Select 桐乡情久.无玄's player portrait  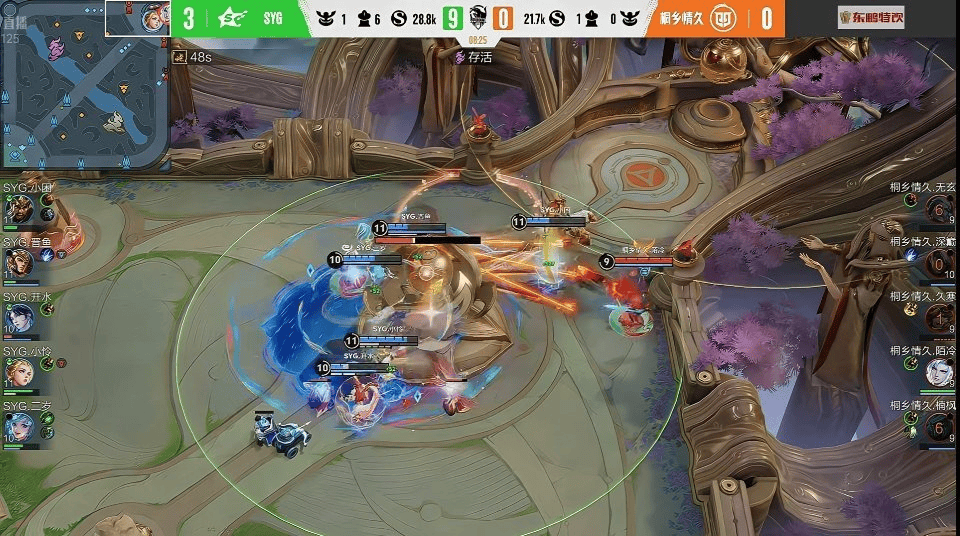click(939, 209)
